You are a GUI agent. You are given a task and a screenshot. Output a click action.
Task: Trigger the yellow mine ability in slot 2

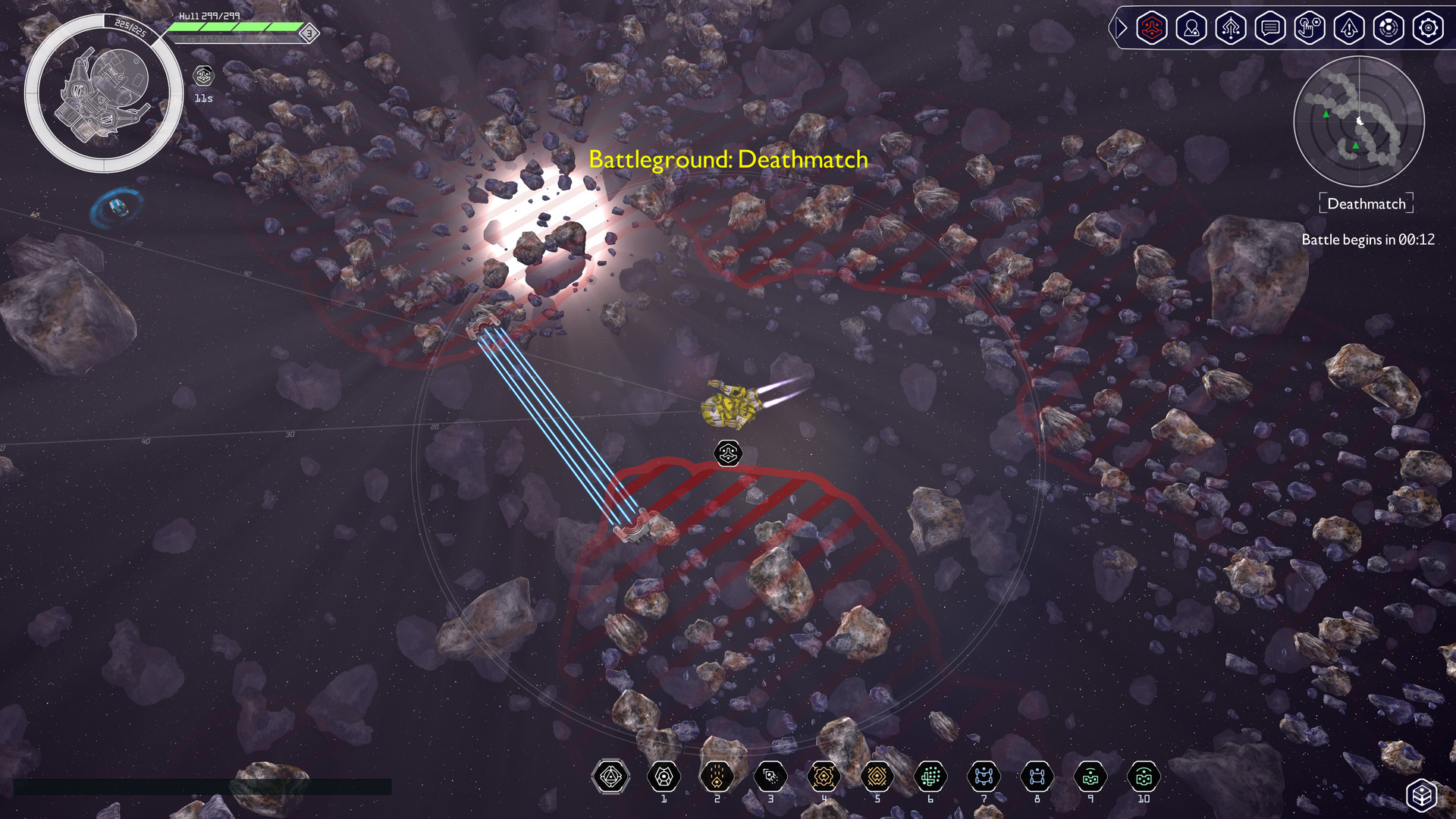pos(717,775)
